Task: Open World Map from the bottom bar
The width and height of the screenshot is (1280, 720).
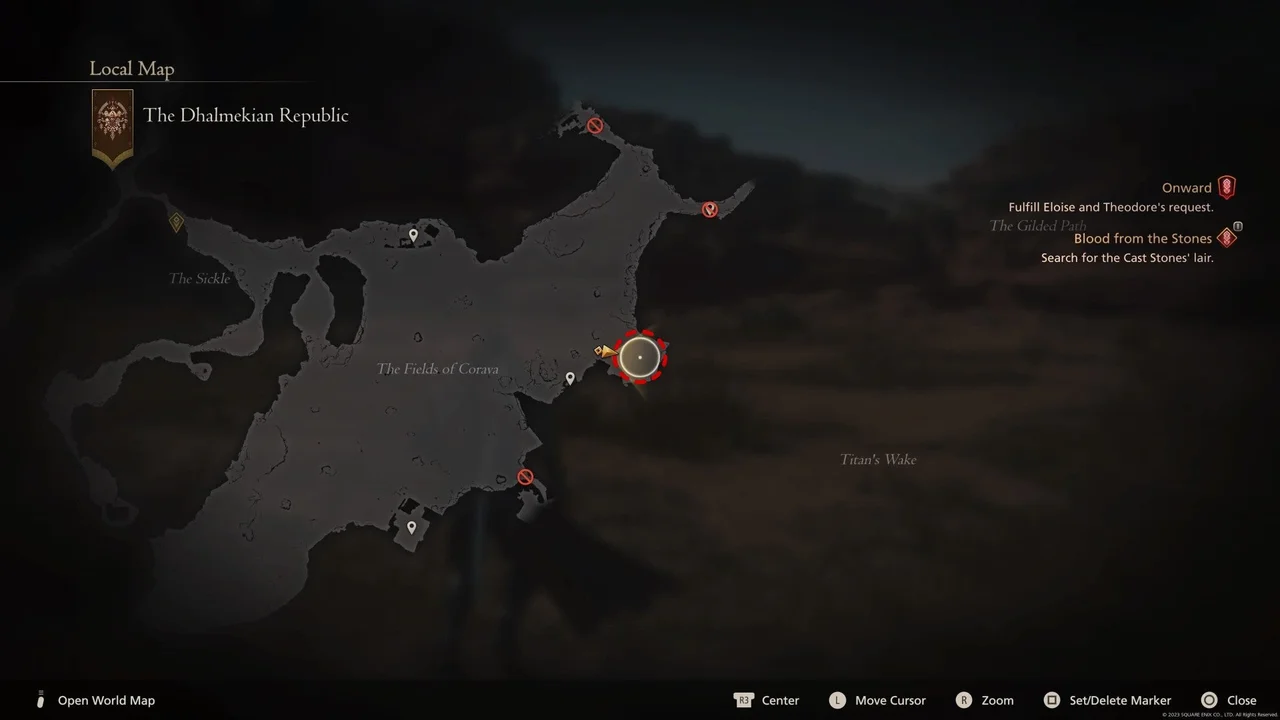Action: coord(106,700)
